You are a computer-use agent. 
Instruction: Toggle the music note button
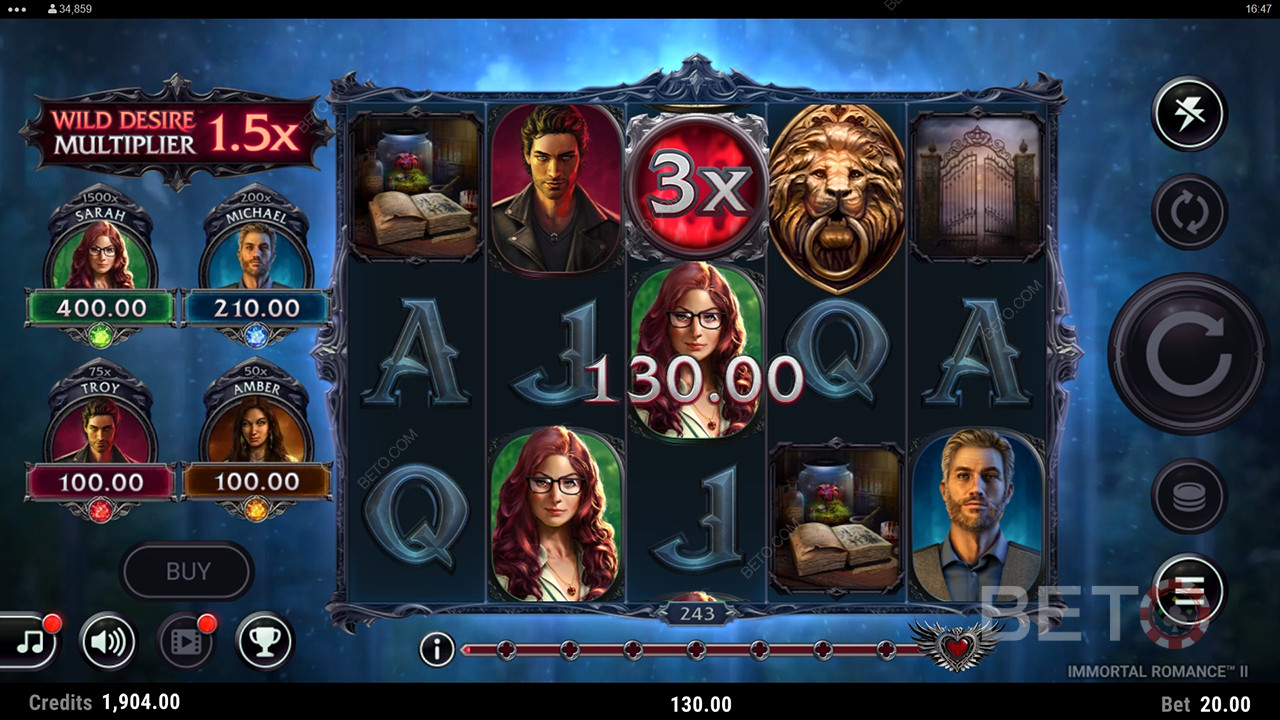[30, 641]
